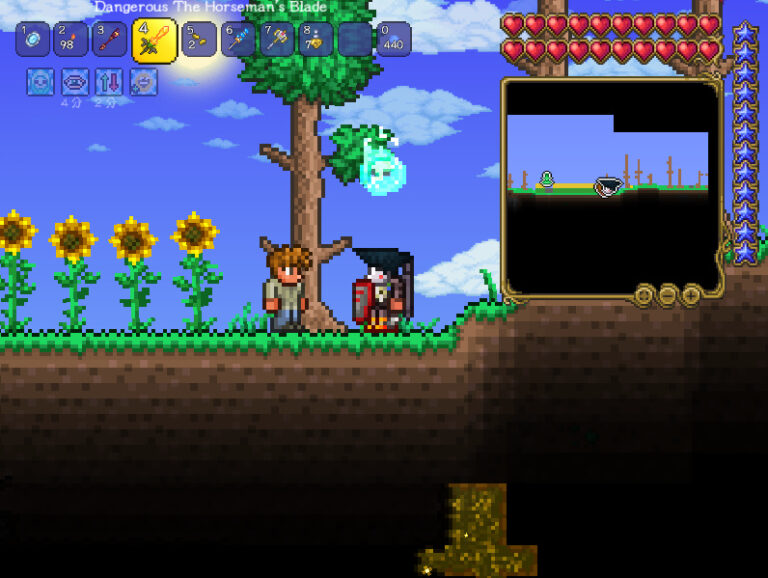Select the highlighted Horseman's Blade slot
768x578 pixels.
[x=154, y=40]
